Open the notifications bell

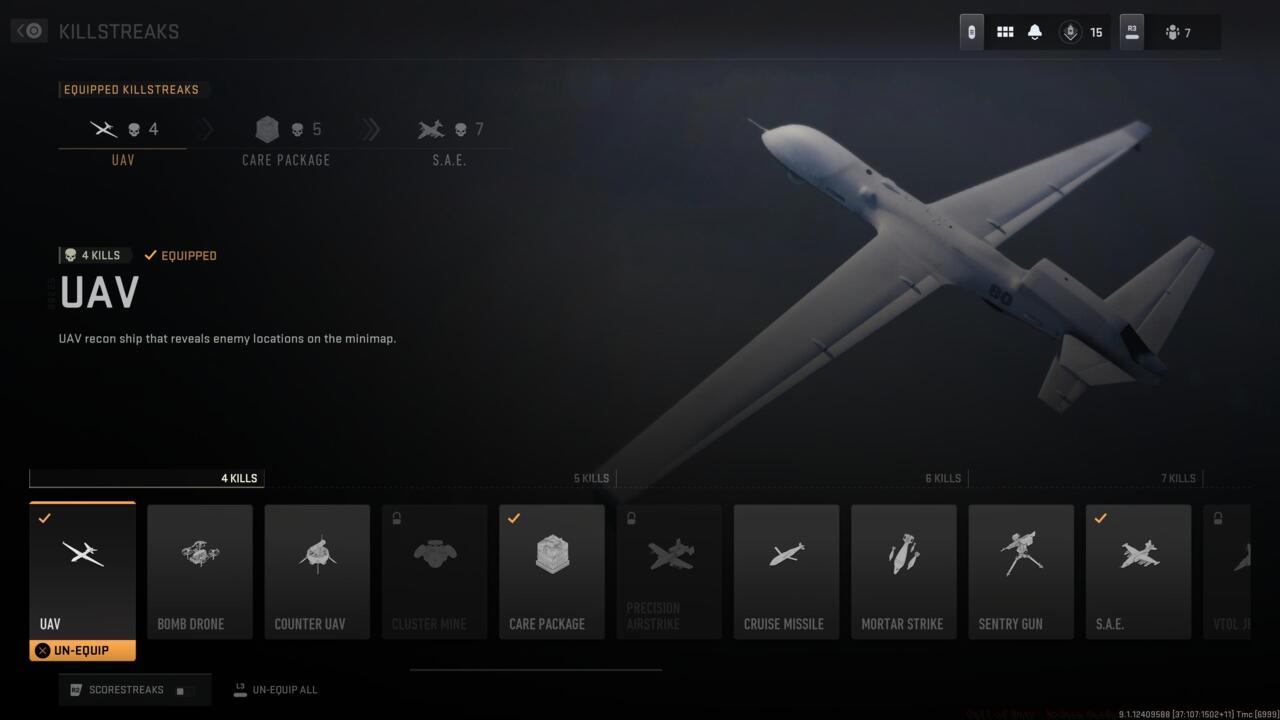tap(1035, 31)
